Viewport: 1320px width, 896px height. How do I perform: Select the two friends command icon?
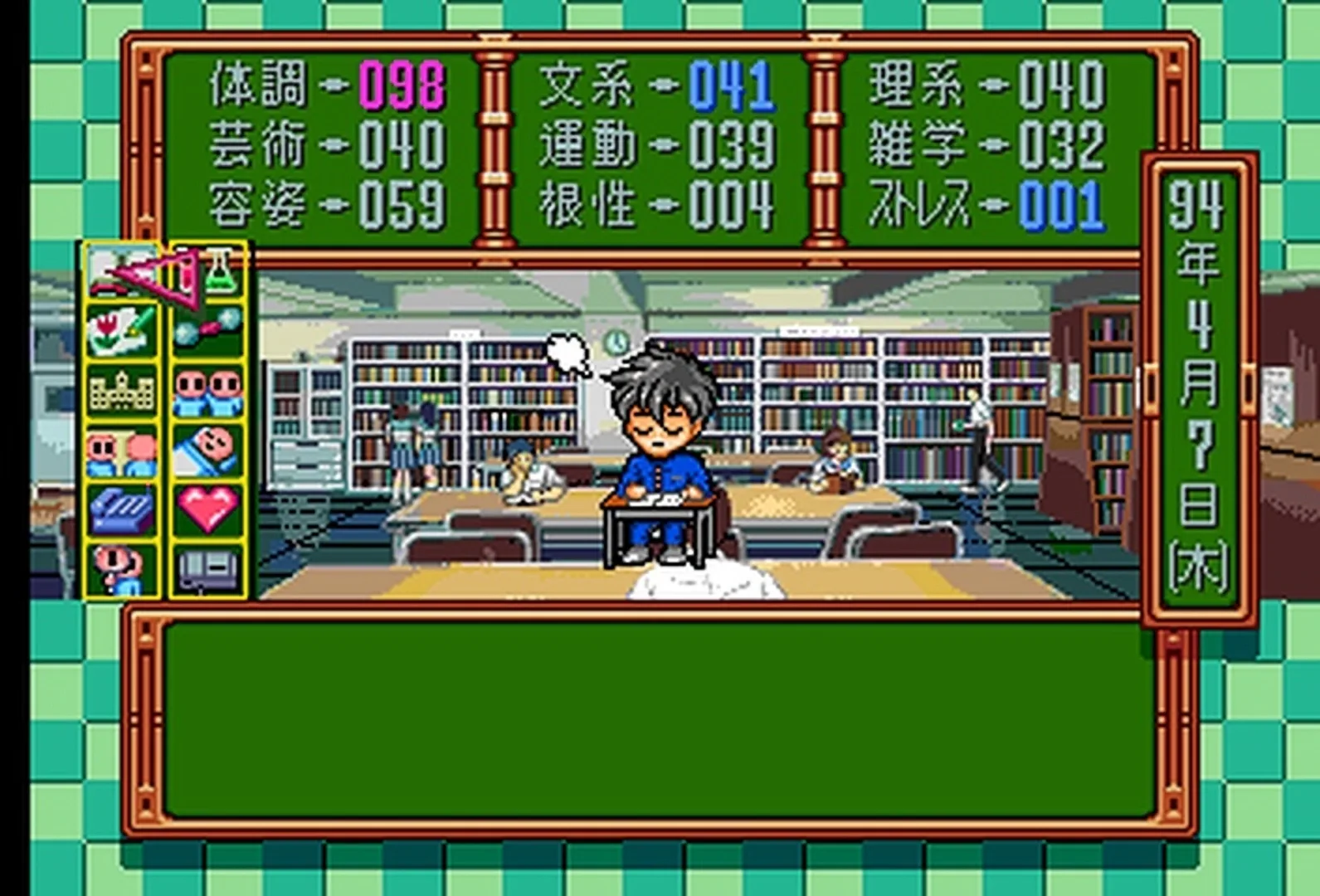pyautogui.click(x=209, y=390)
